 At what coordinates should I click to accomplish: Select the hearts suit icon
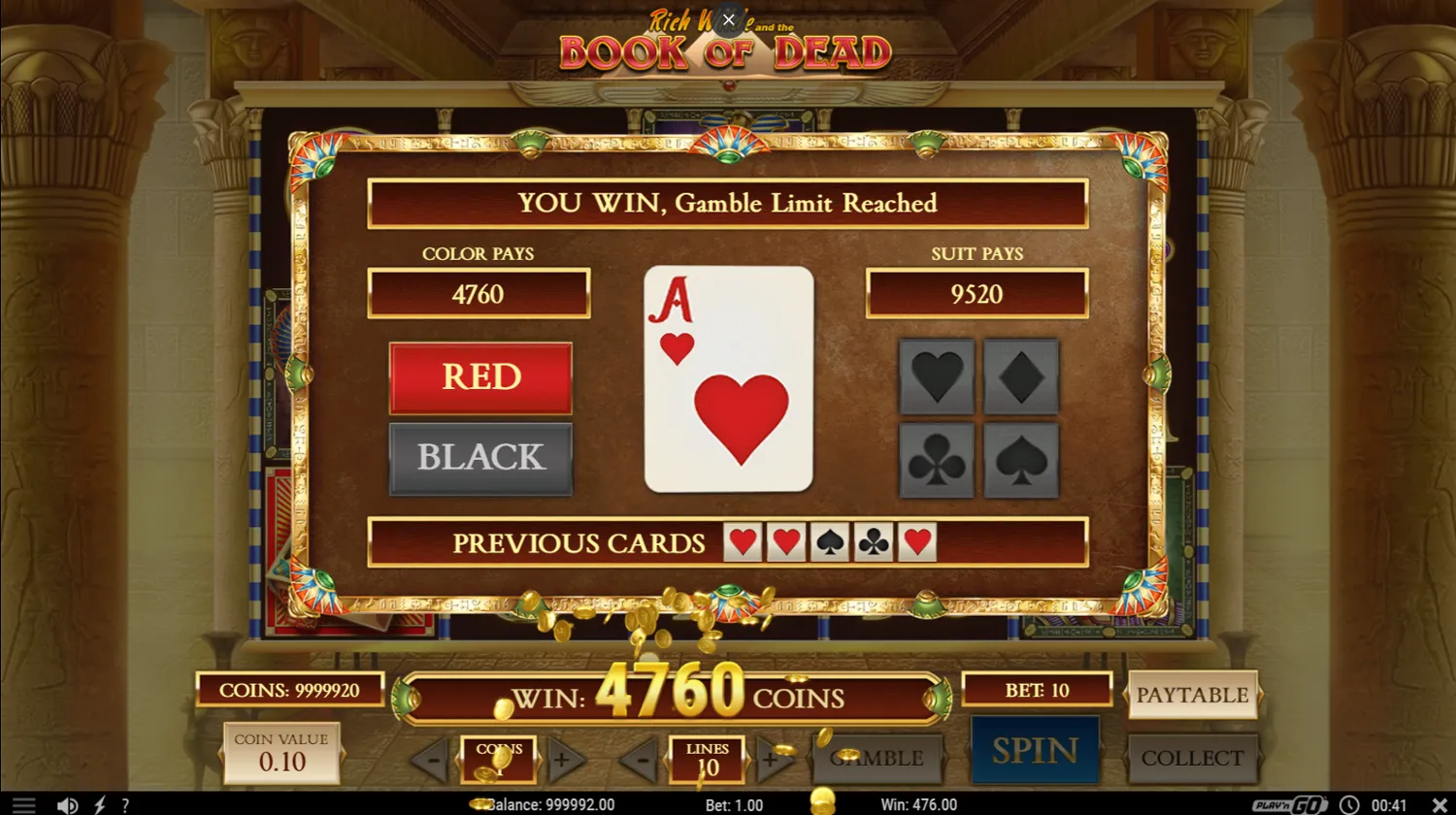pos(938,375)
